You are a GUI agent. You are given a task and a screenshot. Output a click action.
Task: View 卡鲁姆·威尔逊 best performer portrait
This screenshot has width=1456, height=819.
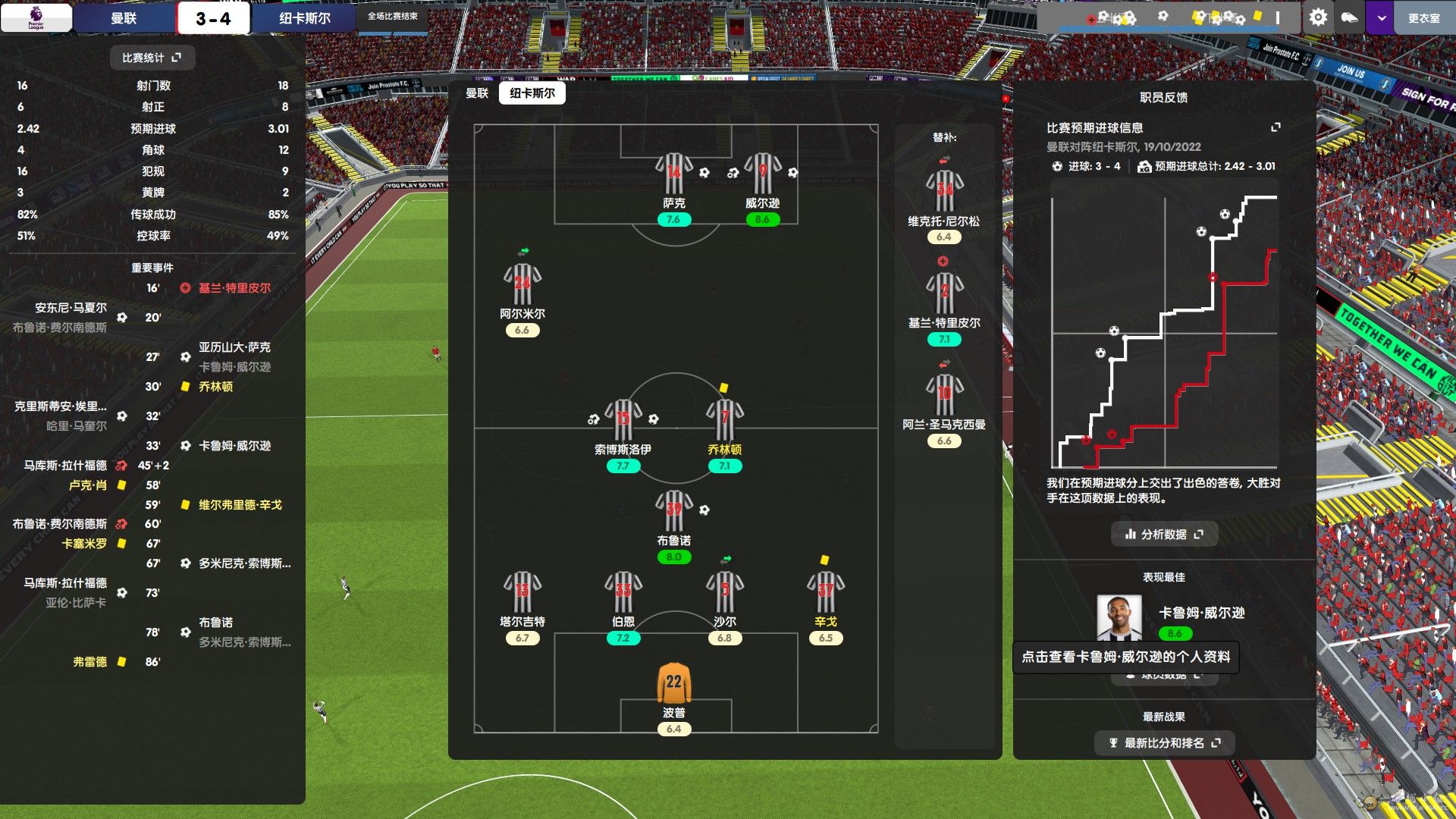[x=1119, y=618]
